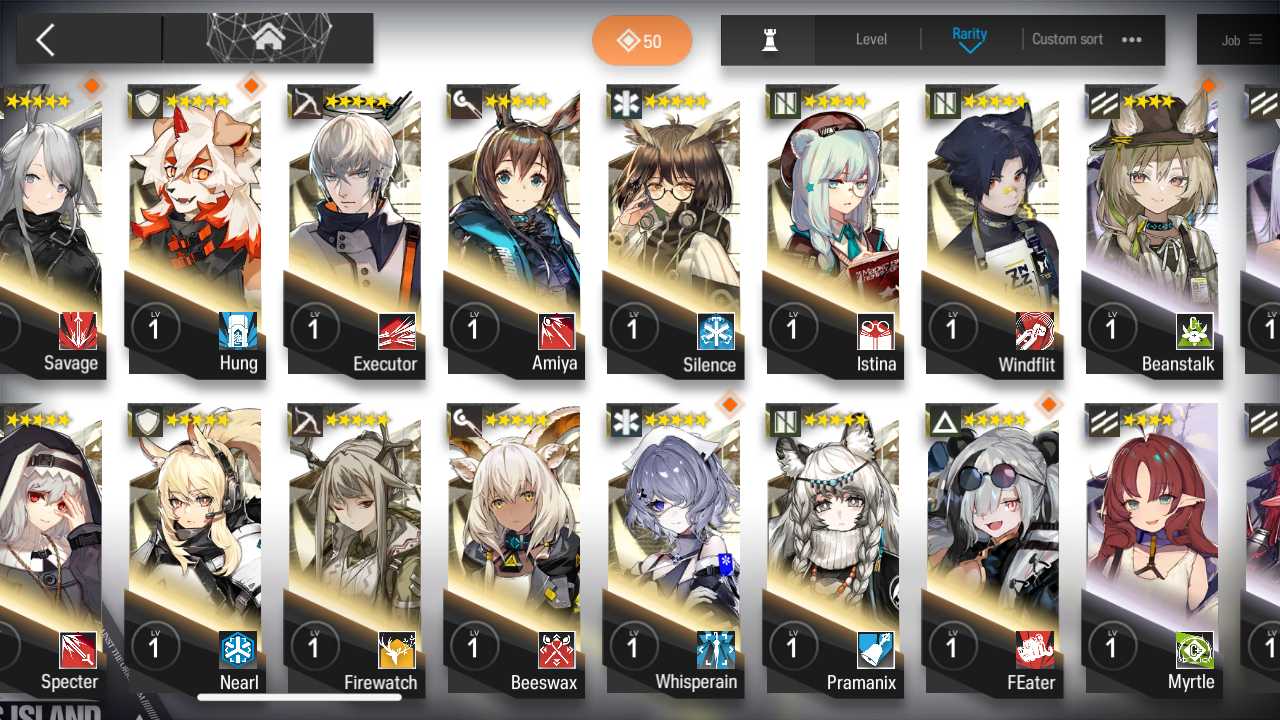Image resolution: width=1280 pixels, height=720 pixels.
Task: Select the Hung operator card
Action: click(195, 230)
